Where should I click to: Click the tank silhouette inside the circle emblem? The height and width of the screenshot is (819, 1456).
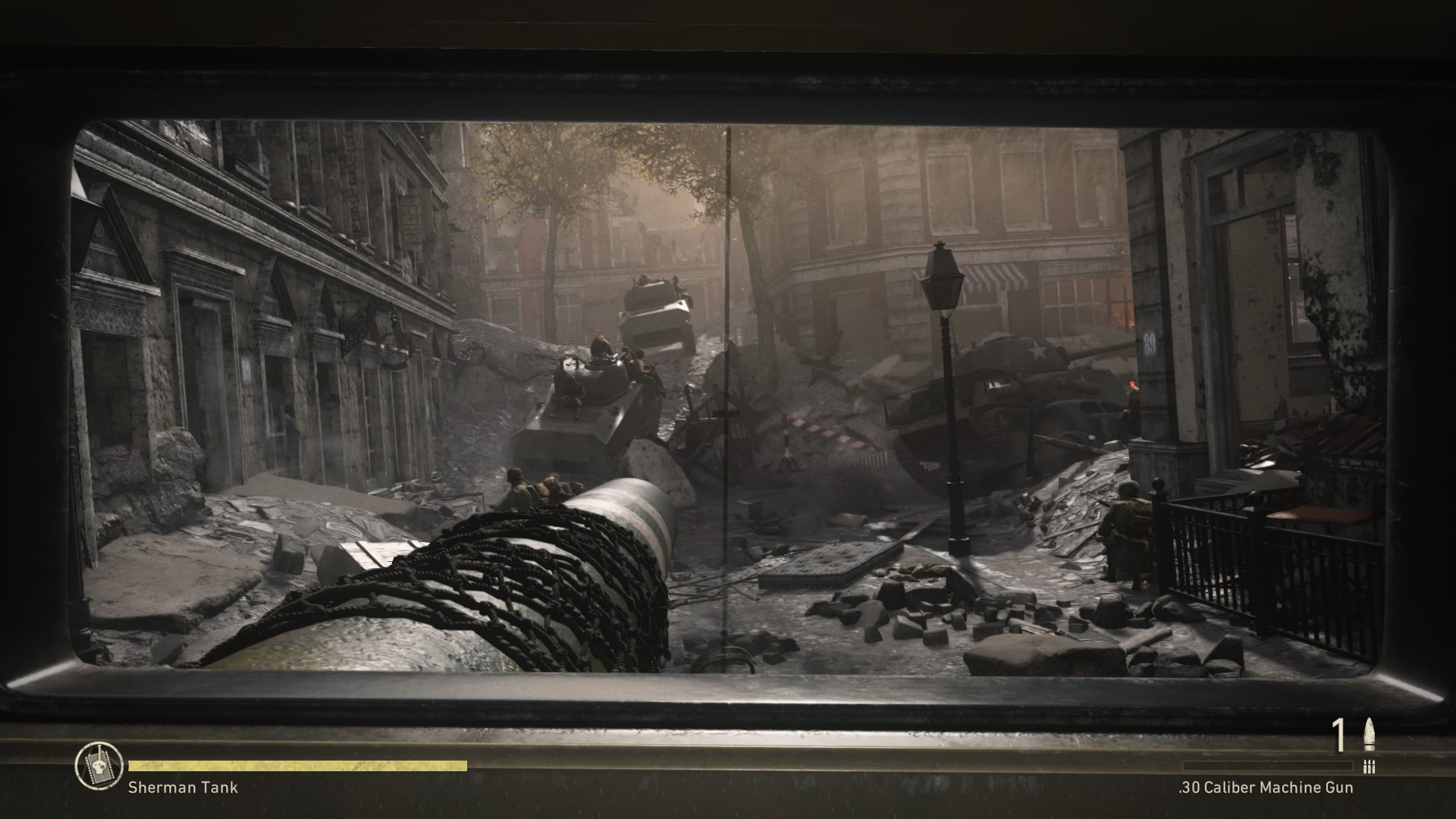[99, 766]
